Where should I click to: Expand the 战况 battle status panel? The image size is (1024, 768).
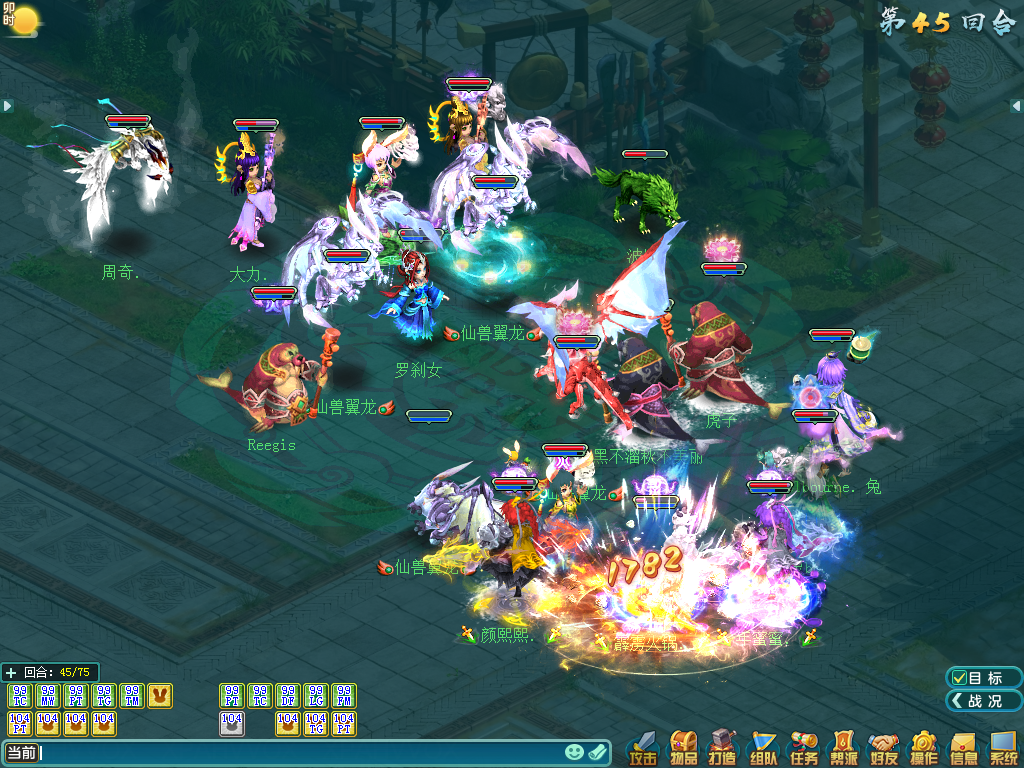pos(984,701)
